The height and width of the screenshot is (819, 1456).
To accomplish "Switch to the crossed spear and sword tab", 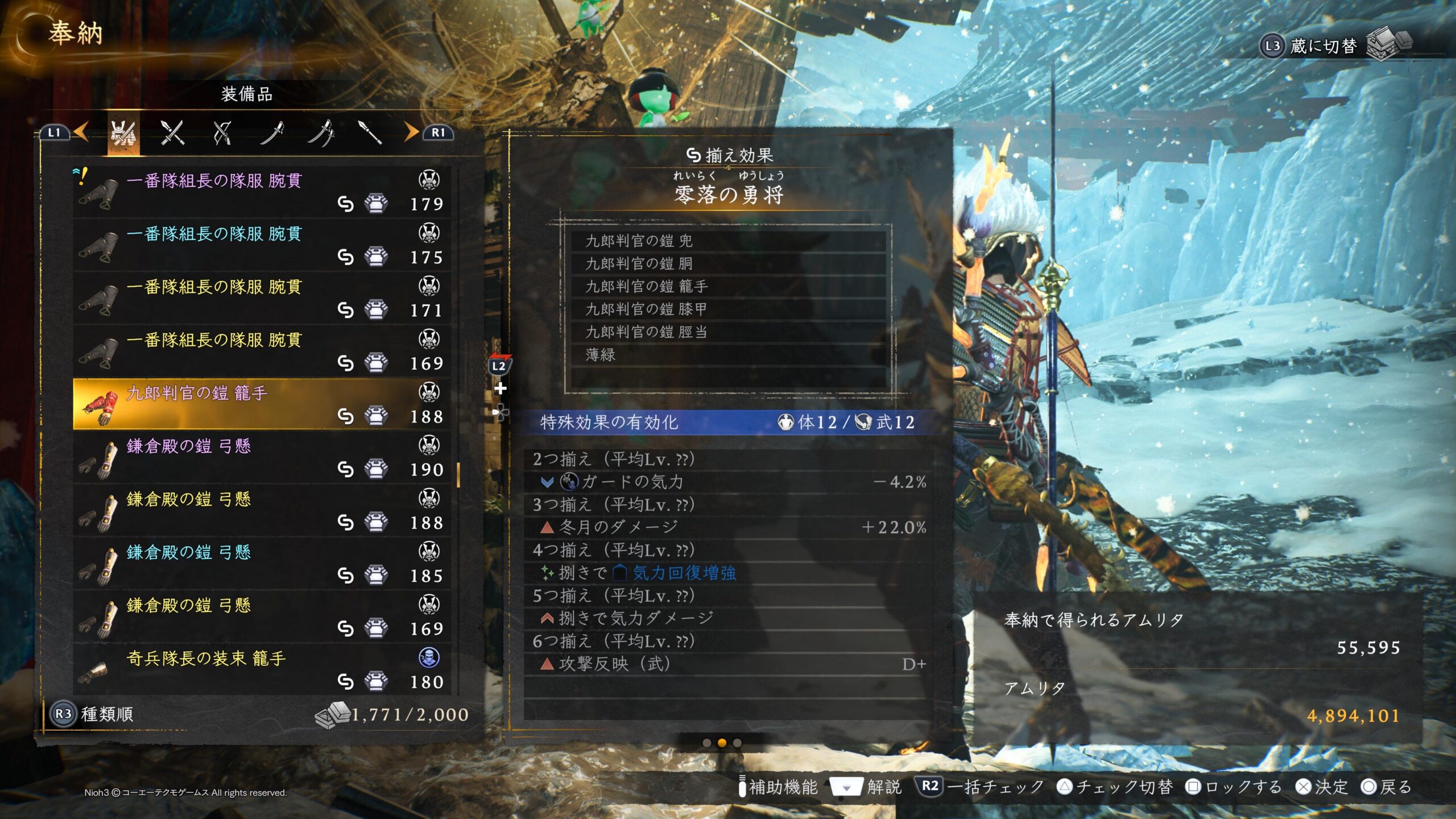I will [x=172, y=134].
